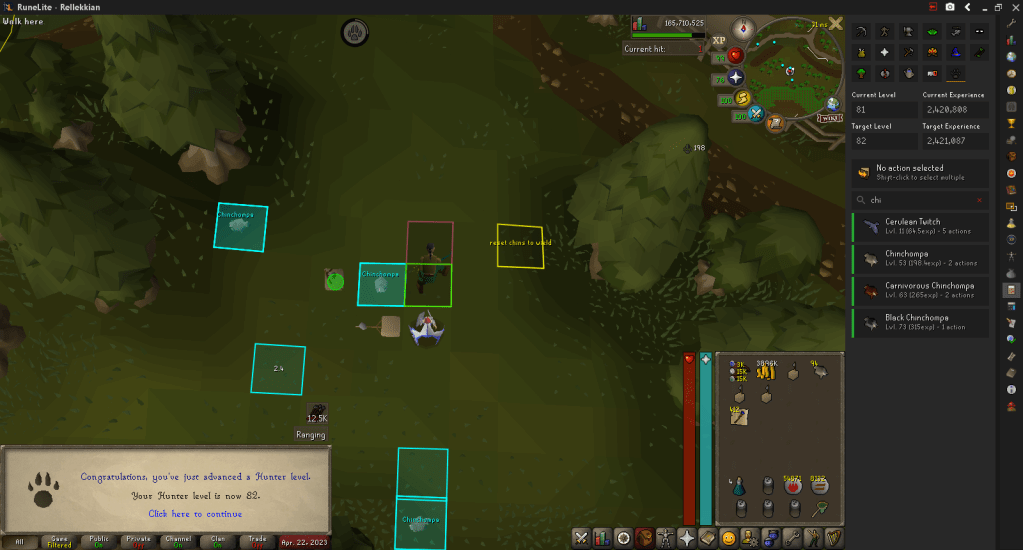The image size is (1023, 550).
Task: Open the Black Chinchompa skill entry
Action: coord(920,322)
